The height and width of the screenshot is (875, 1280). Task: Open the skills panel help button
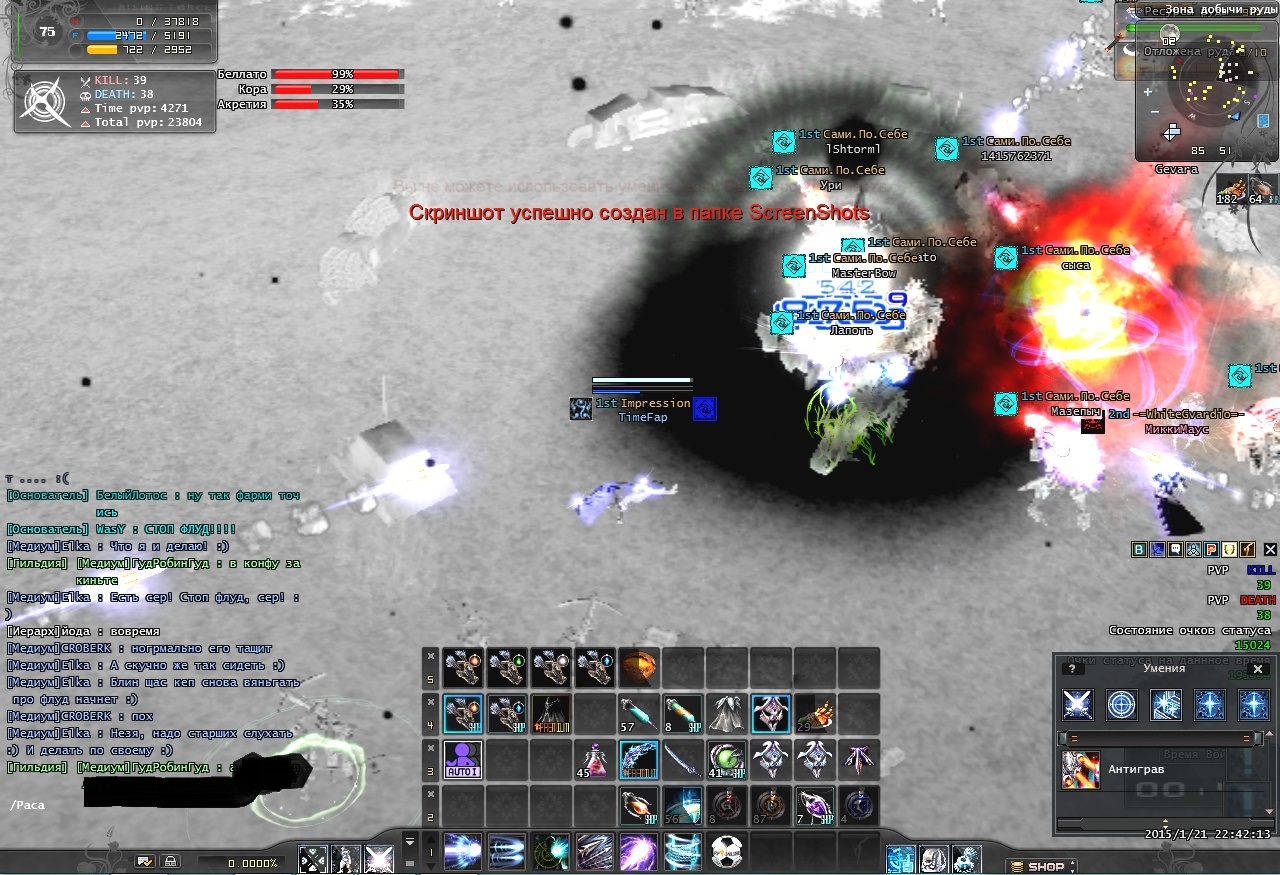[x=1071, y=669]
